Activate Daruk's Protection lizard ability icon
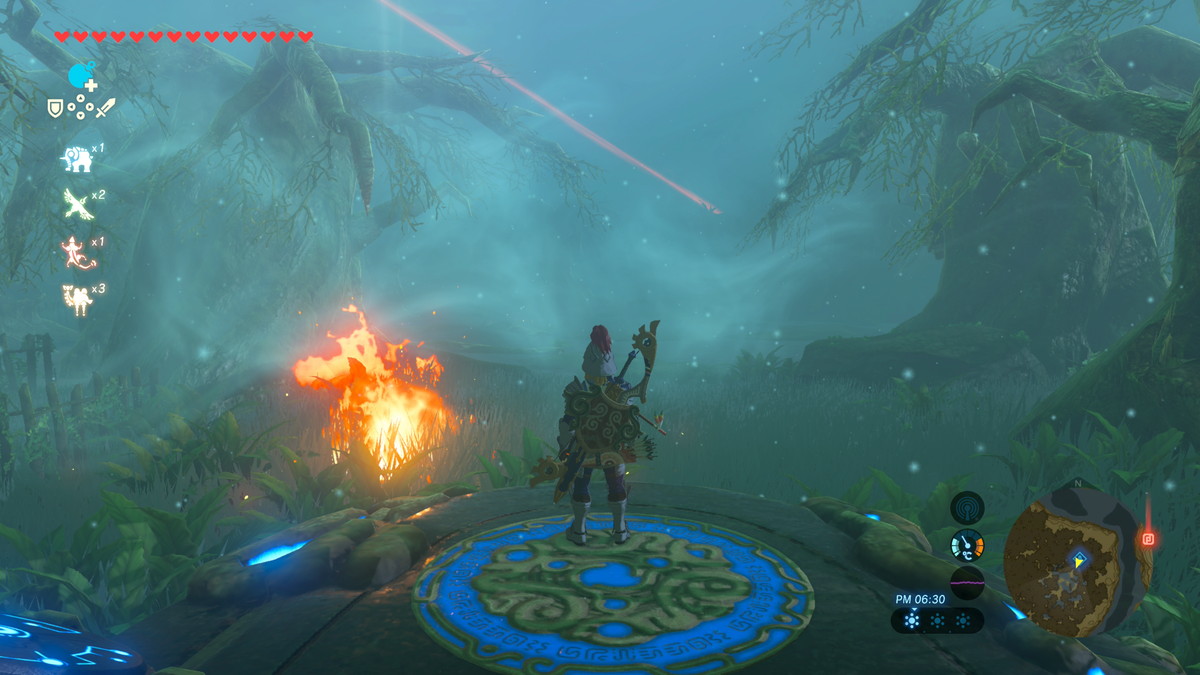The width and height of the screenshot is (1200, 675). click(76, 251)
